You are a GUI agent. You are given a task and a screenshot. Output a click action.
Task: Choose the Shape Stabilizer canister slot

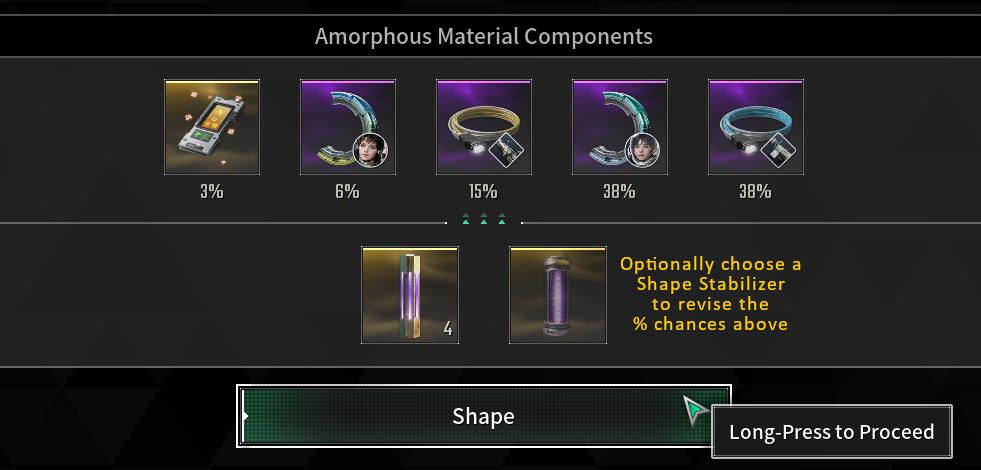click(x=558, y=296)
